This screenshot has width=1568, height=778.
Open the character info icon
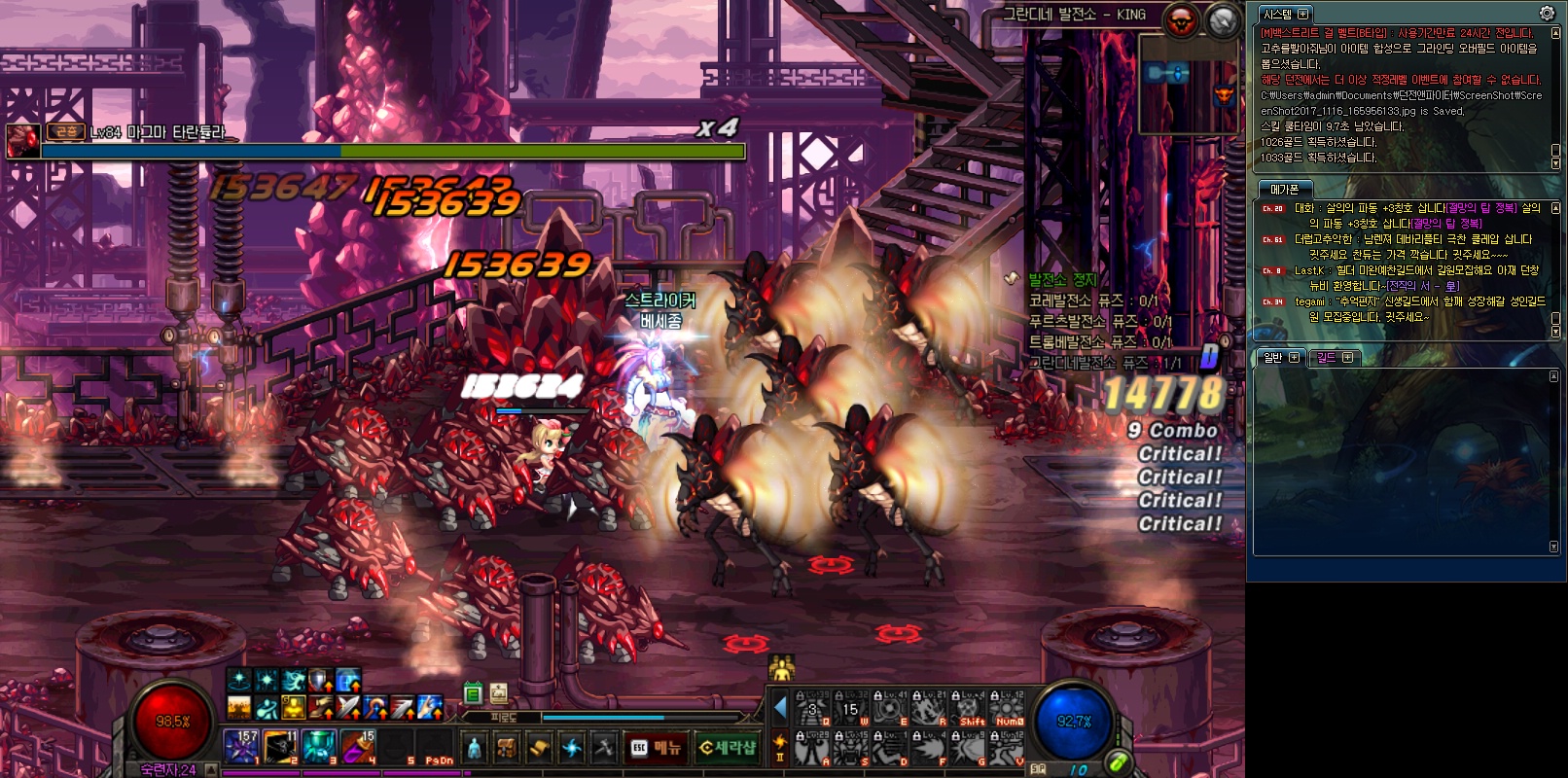[x=474, y=747]
